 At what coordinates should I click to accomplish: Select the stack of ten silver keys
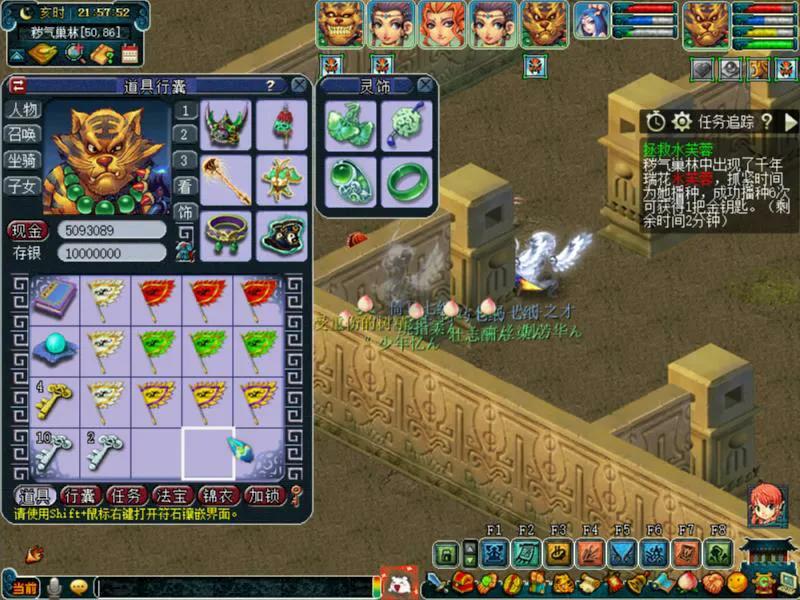pos(54,453)
